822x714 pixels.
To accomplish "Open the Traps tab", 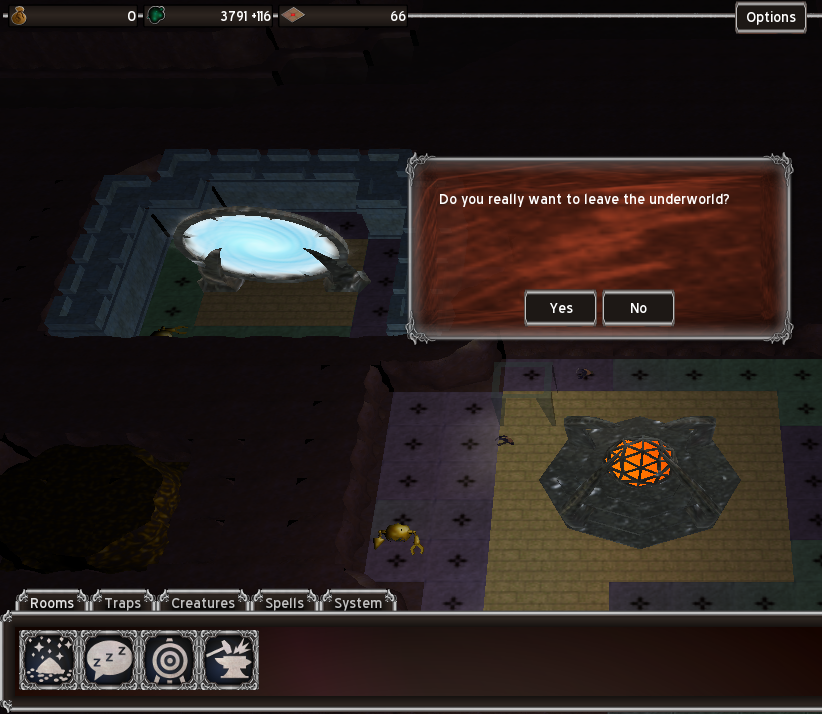I will pos(123,603).
